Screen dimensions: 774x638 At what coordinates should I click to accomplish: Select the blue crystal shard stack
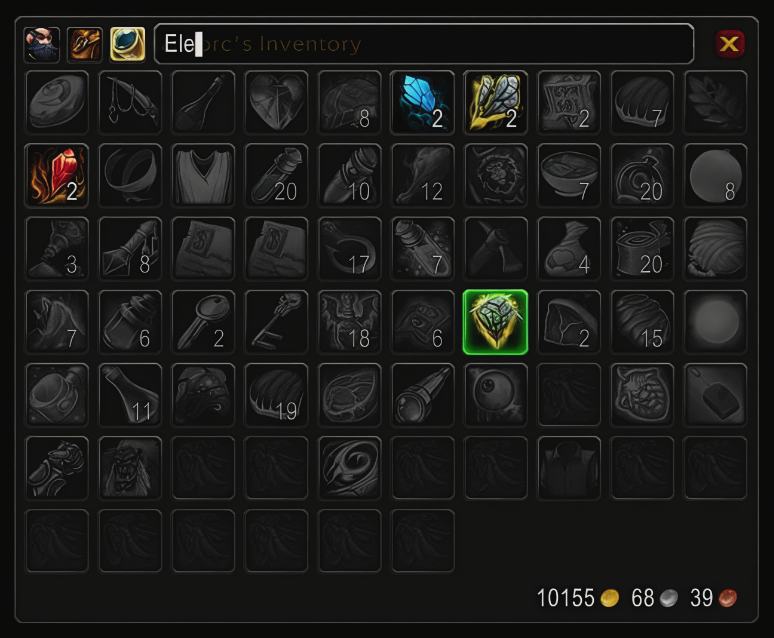(423, 102)
